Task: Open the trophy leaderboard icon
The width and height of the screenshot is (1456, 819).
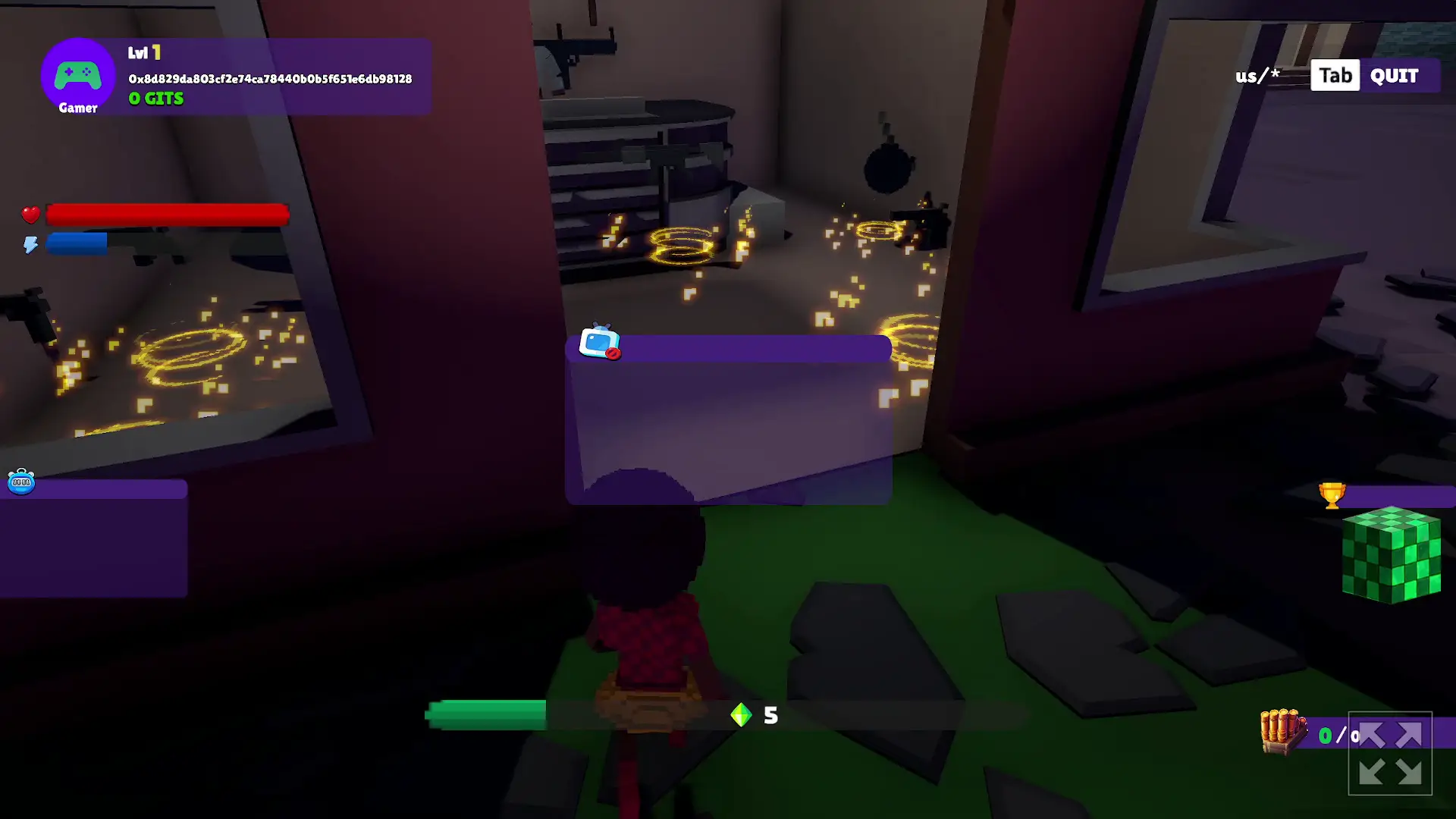Action: tap(1331, 494)
